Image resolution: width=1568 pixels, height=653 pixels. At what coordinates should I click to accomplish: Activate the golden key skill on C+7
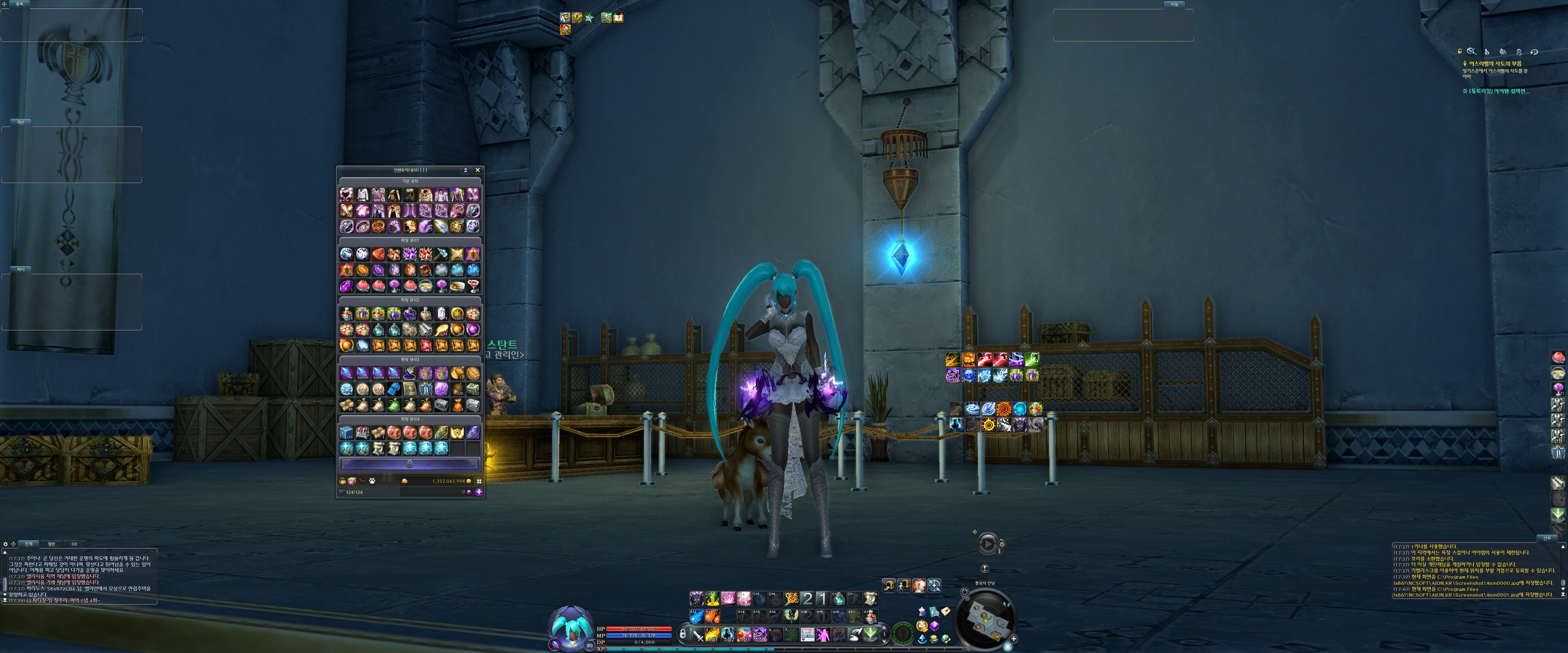tap(791, 599)
